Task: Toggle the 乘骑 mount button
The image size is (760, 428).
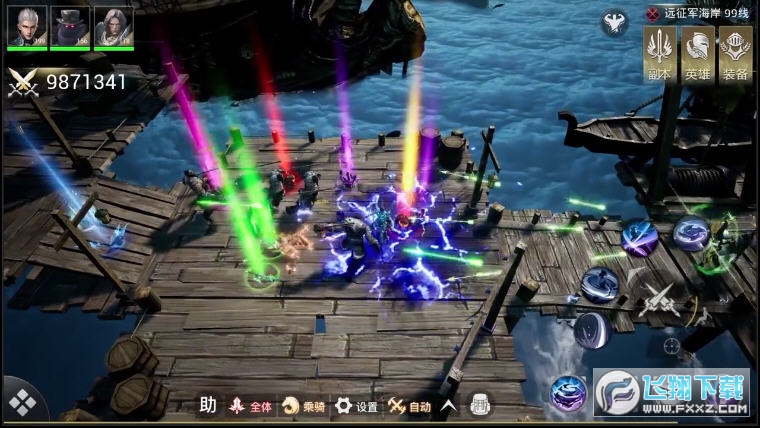Action: click(x=304, y=406)
